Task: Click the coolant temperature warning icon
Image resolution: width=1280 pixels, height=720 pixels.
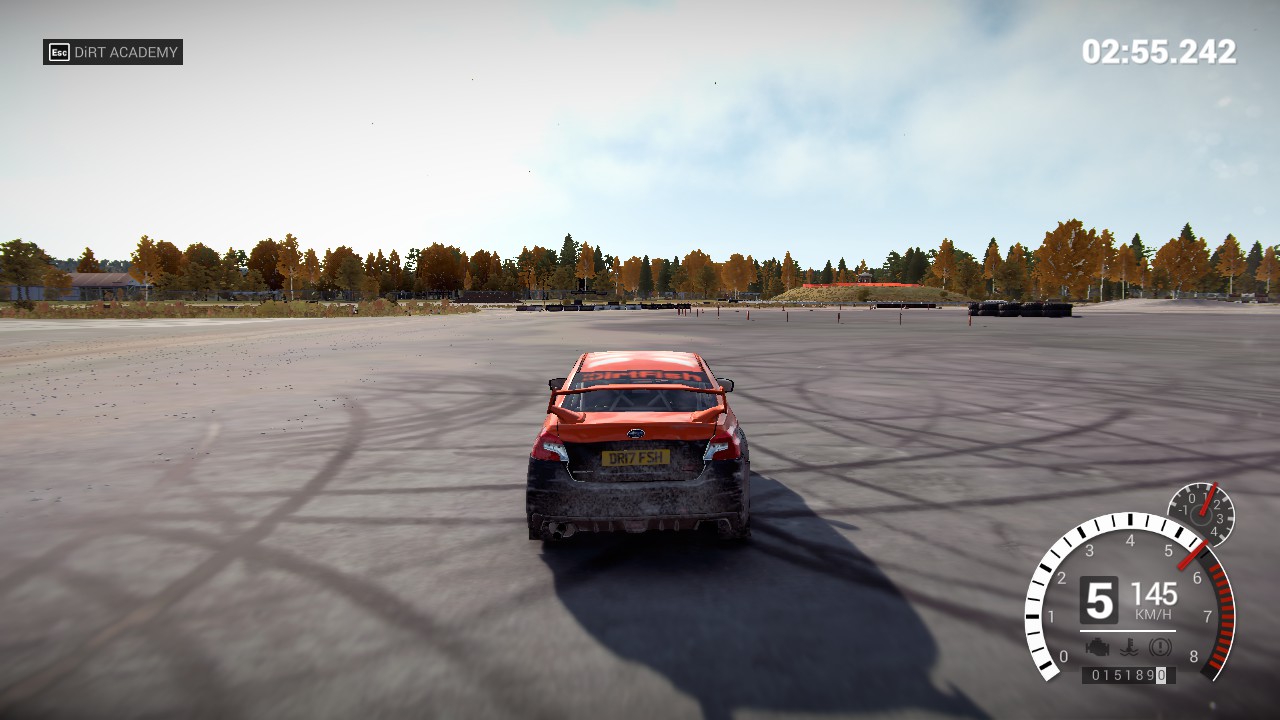Action: 1130,645
